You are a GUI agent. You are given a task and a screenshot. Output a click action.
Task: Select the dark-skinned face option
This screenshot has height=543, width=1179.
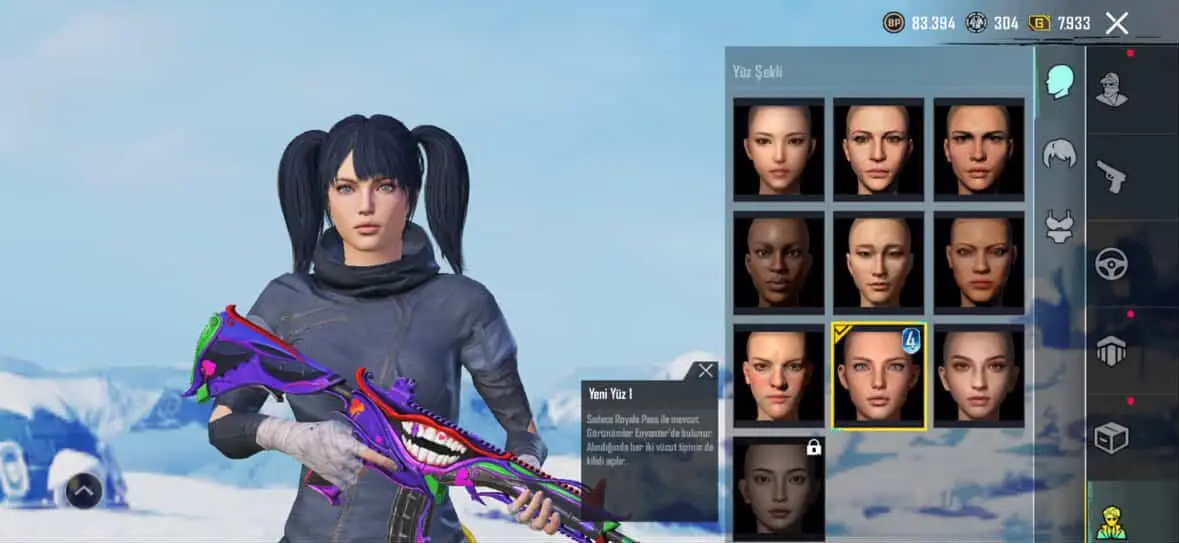(x=778, y=261)
